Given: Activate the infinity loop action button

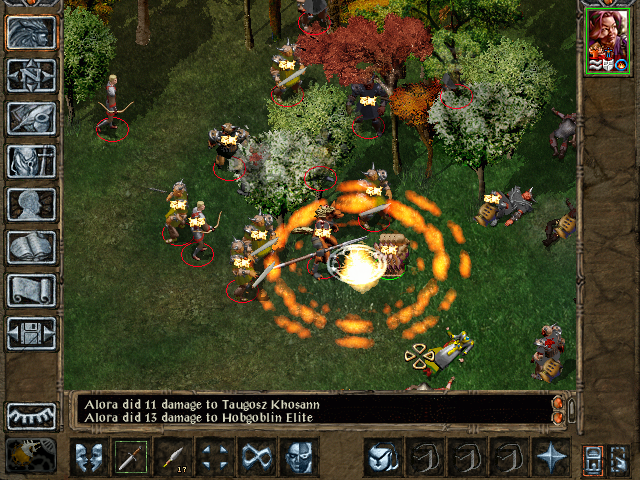Looking at the screenshot, I should coord(257,457).
